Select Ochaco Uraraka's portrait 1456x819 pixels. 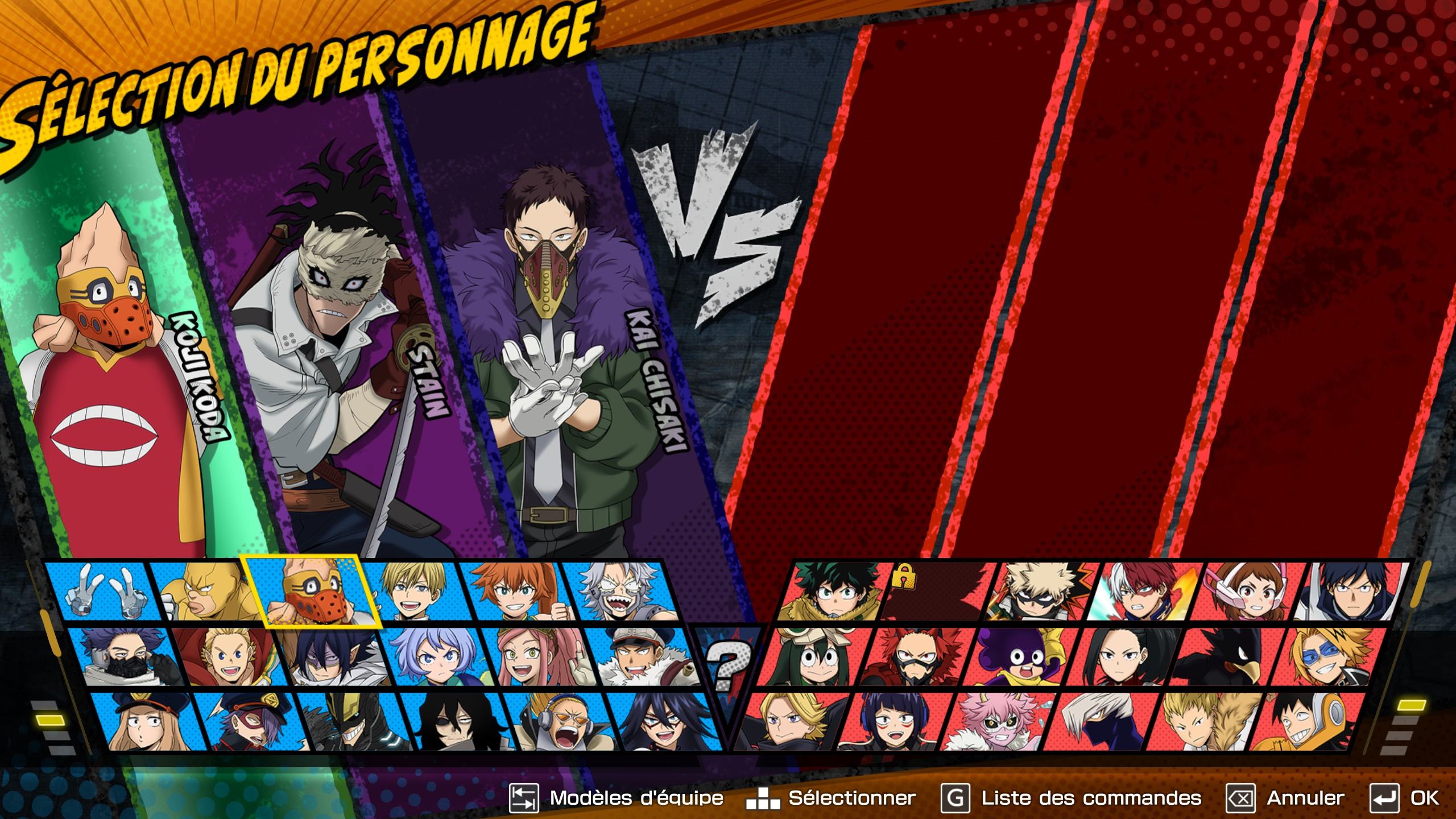coord(1247,593)
